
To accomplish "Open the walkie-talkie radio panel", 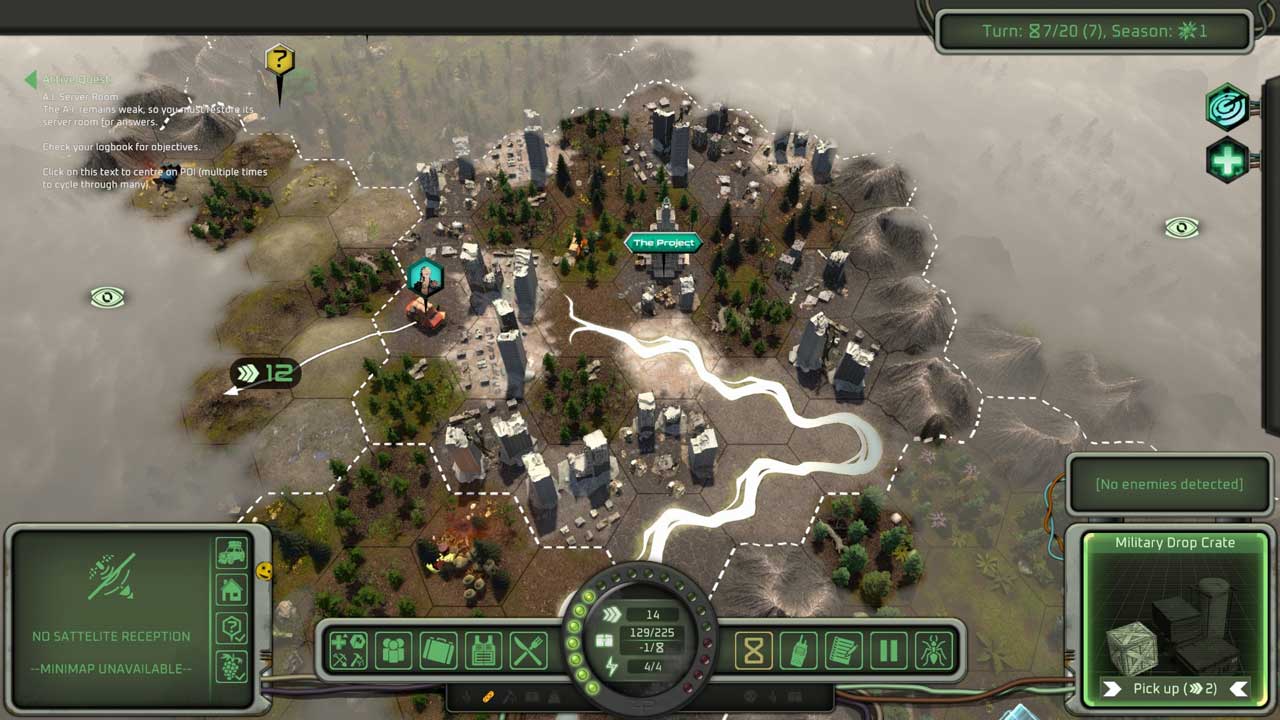I will pos(799,651).
